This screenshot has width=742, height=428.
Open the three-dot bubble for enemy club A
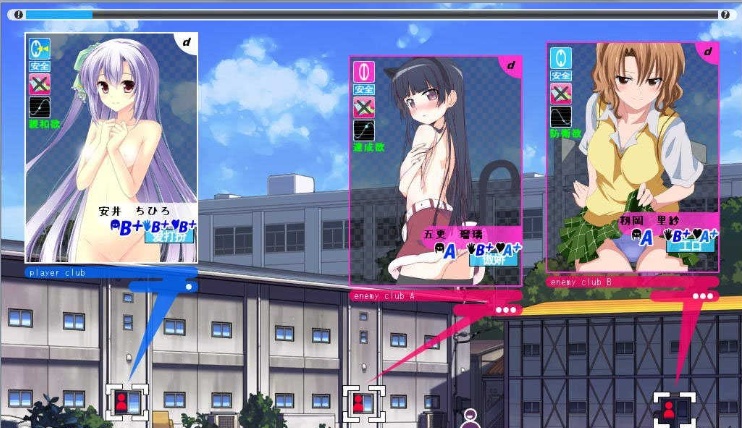[505, 309]
